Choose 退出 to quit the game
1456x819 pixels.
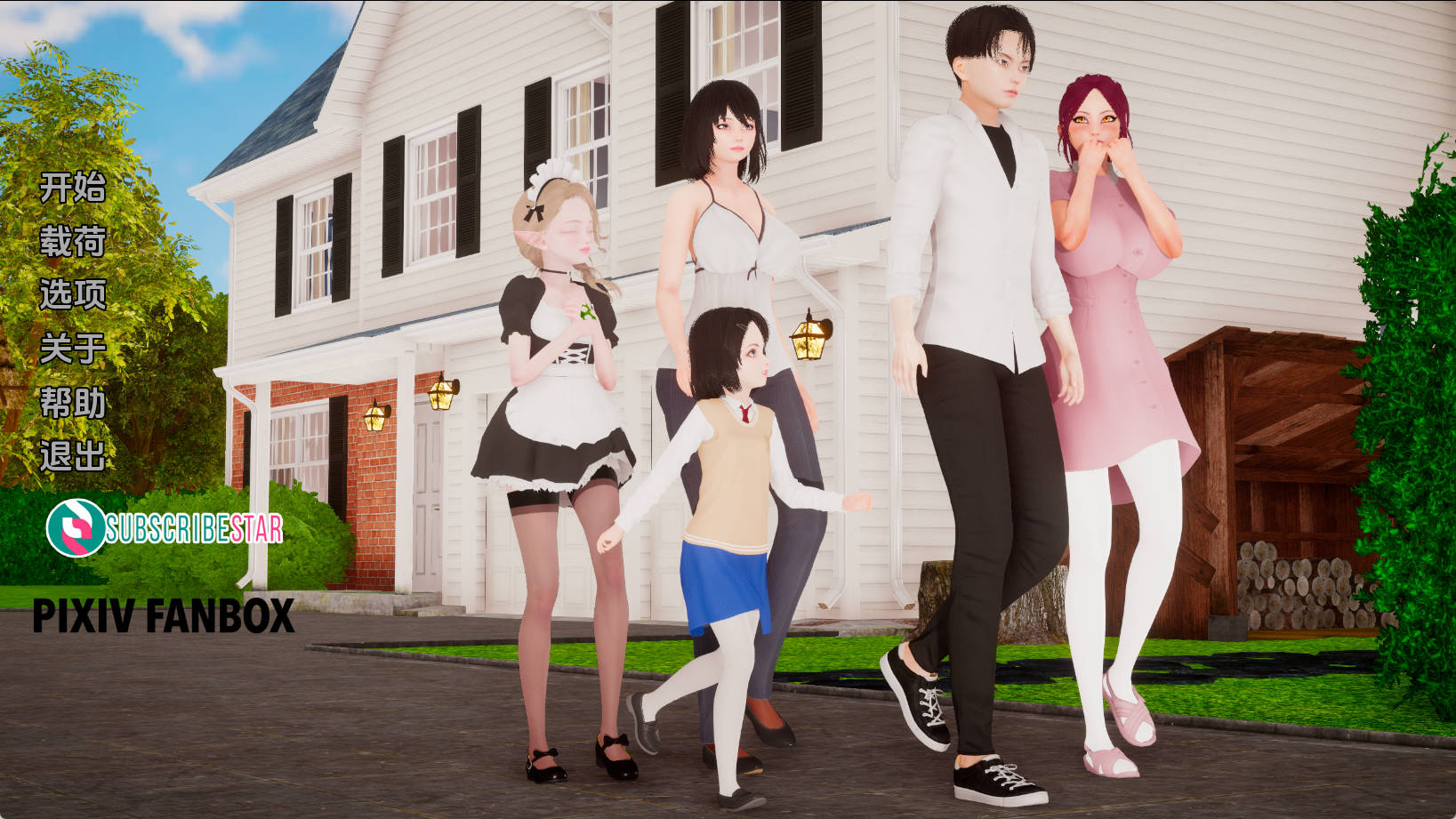(x=73, y=454)
